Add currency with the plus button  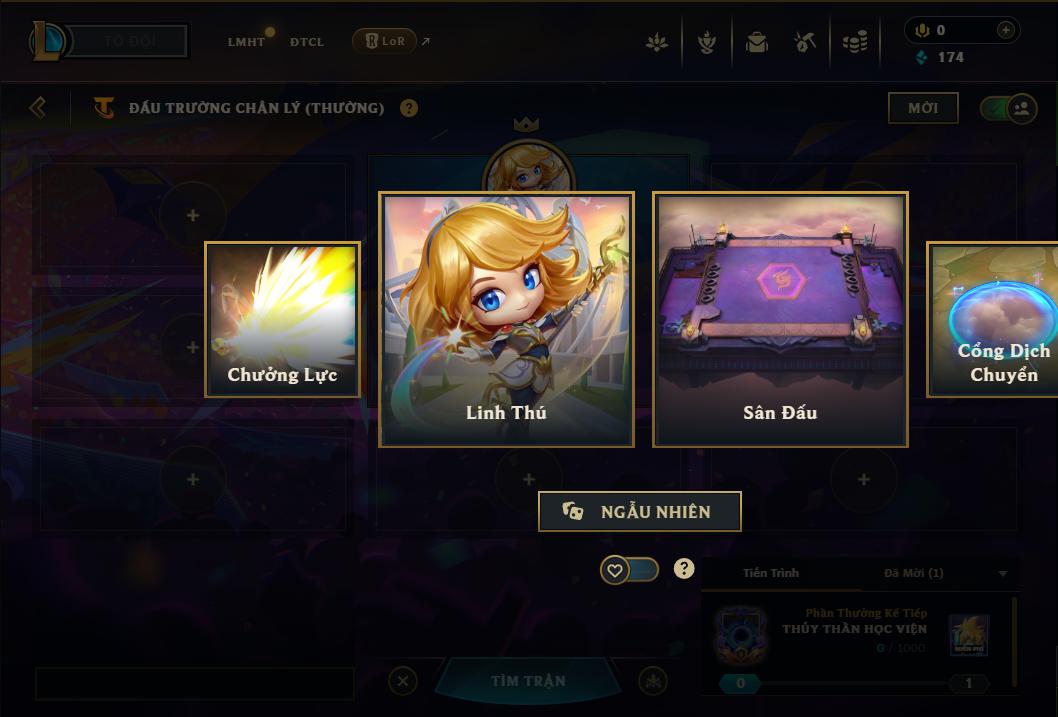pos(1006,30)
